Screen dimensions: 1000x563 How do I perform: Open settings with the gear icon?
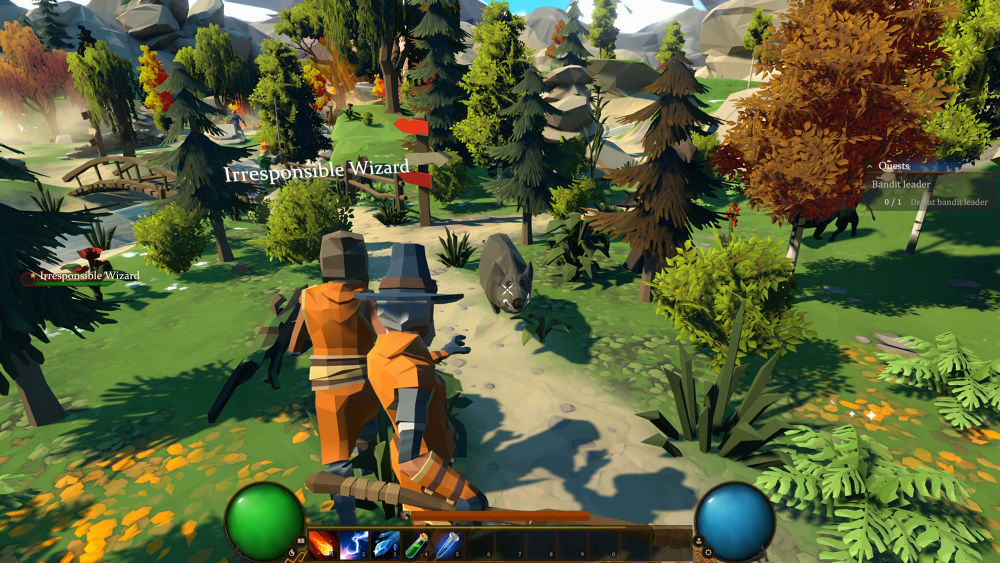[707, 552]
